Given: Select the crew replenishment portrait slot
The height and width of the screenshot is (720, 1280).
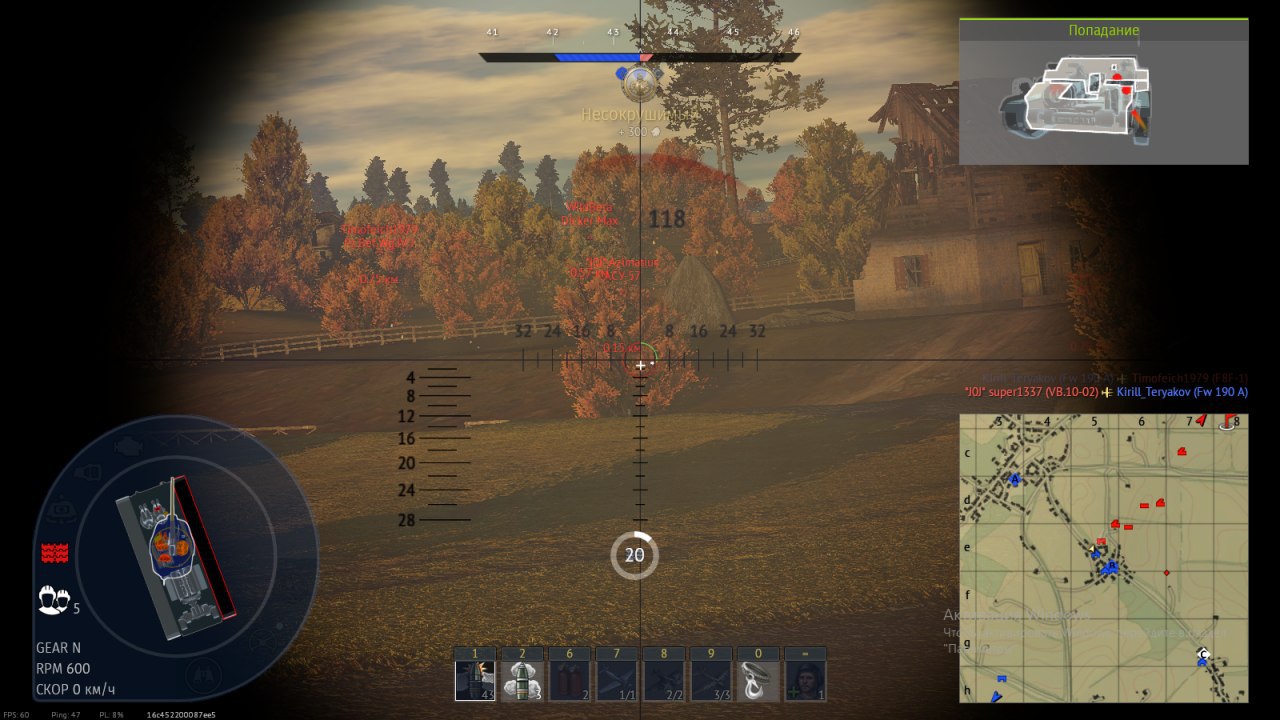Looking at the screenshot, I should pyautogui.click(x=805, y=679).
